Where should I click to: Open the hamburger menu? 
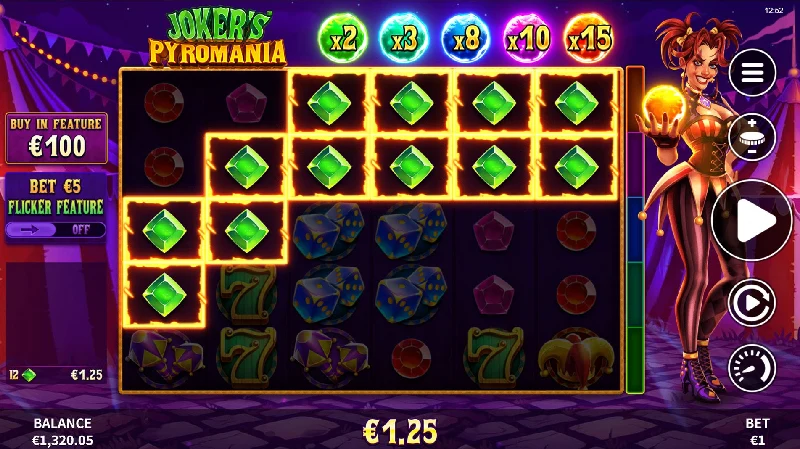753,73
